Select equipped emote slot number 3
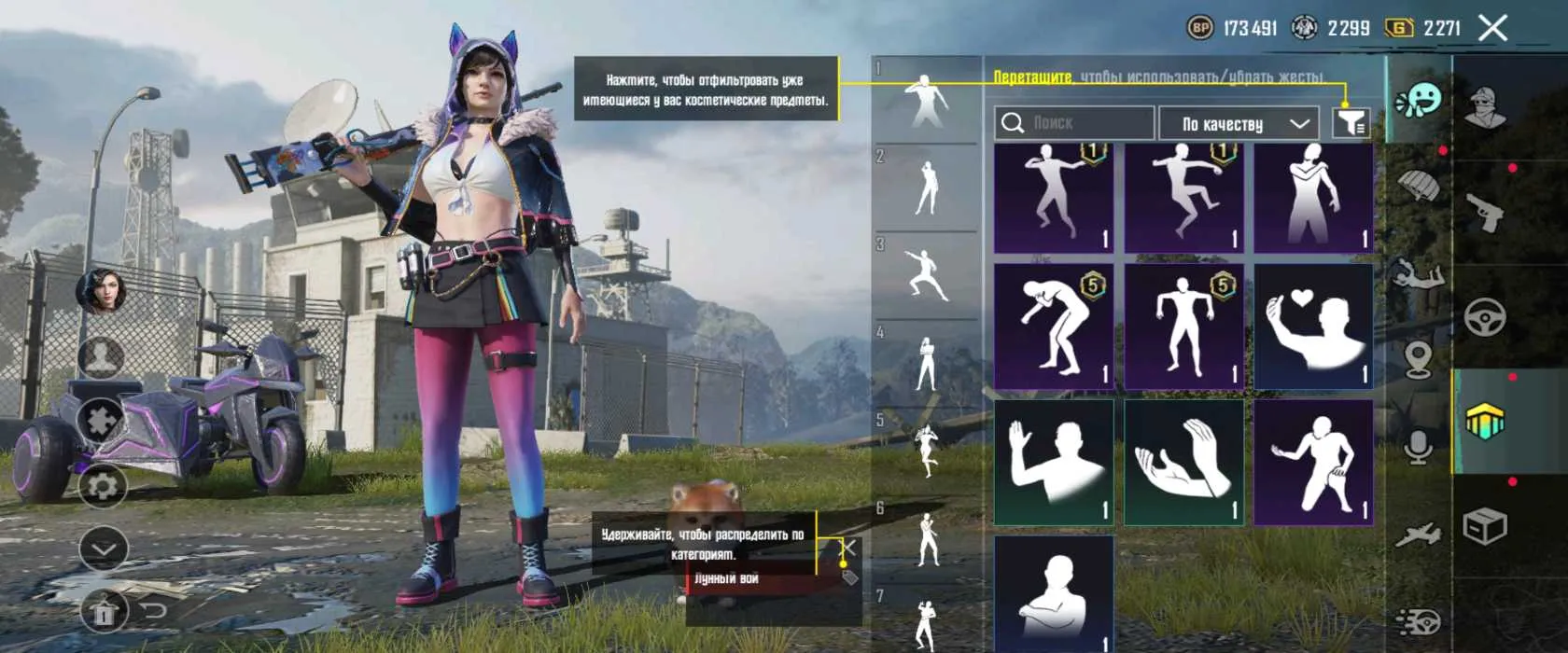Image resolution: width=1568 pixels, height=653 pixels. [925, 275]
